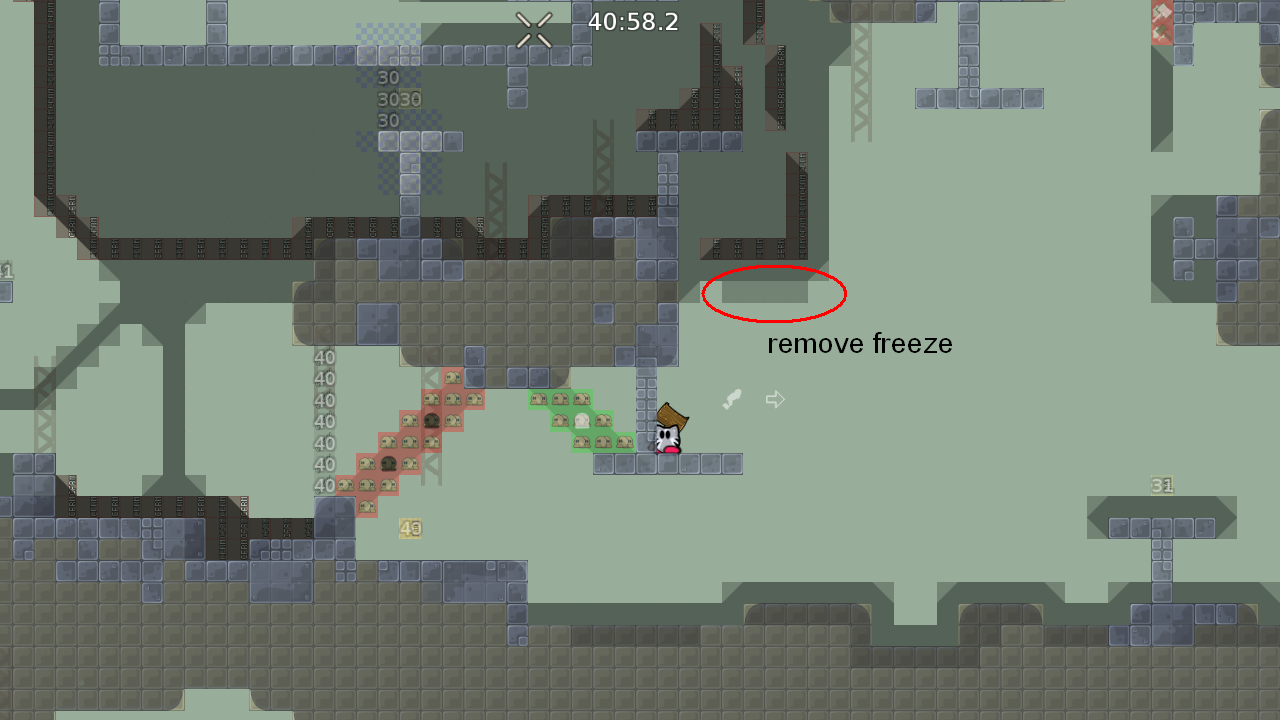Select the brown hammer tile below it
This screenshot has height=720, width=1280.
[1160, 33]
